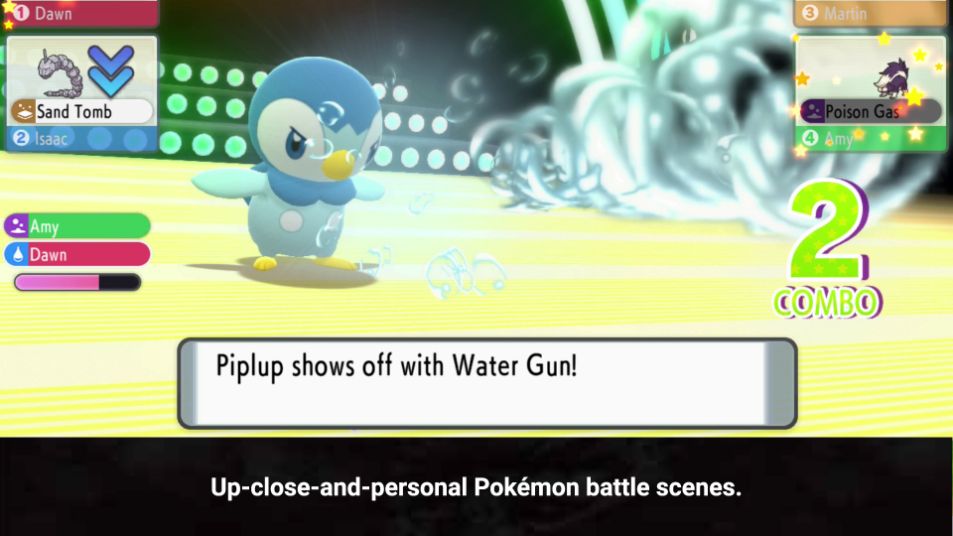Click the Dawn name tag above Onix panel
The width and height of the screenshot is (953, 536).
coord(80,13)
